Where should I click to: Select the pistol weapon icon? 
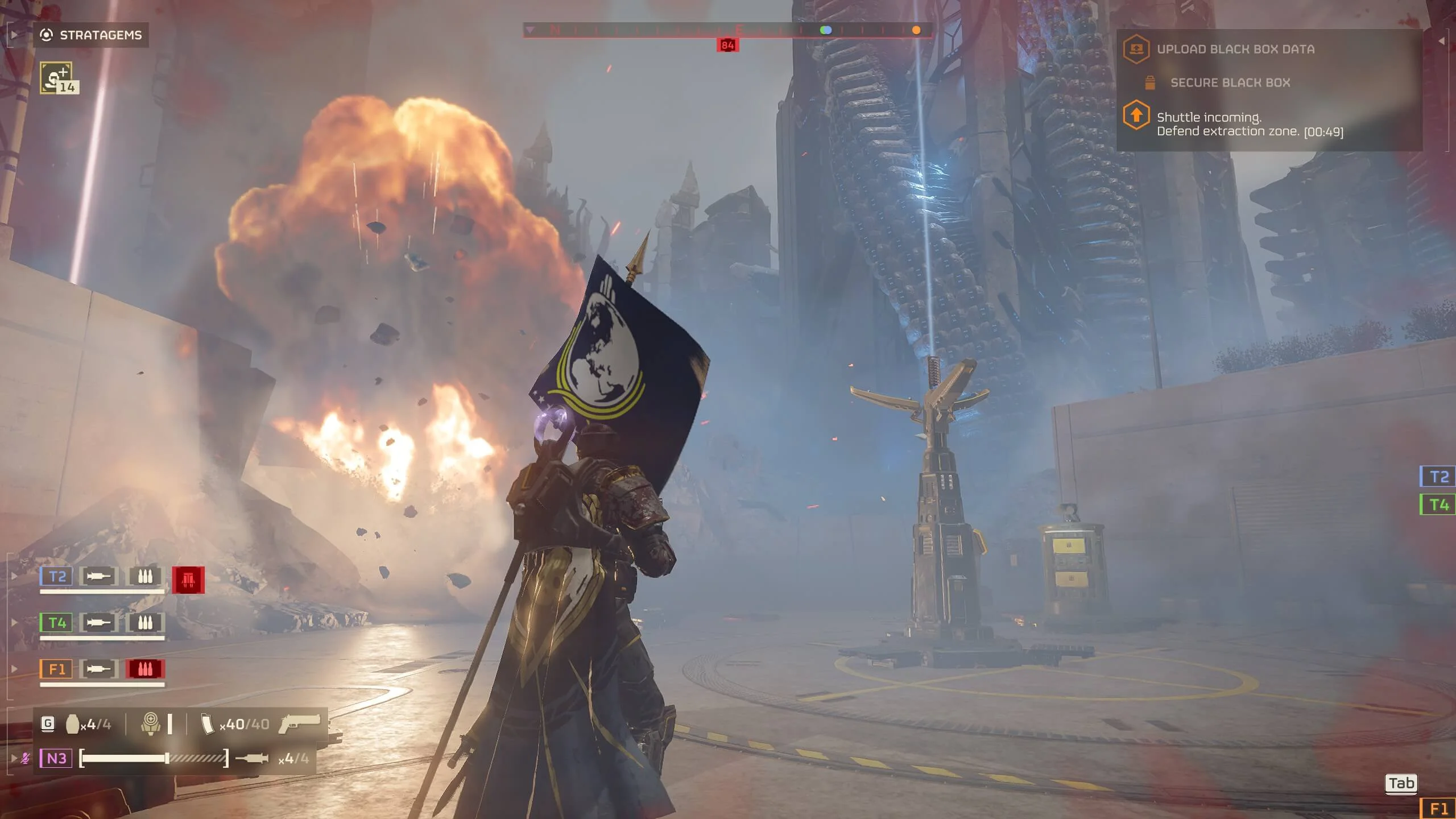point(300,723)
